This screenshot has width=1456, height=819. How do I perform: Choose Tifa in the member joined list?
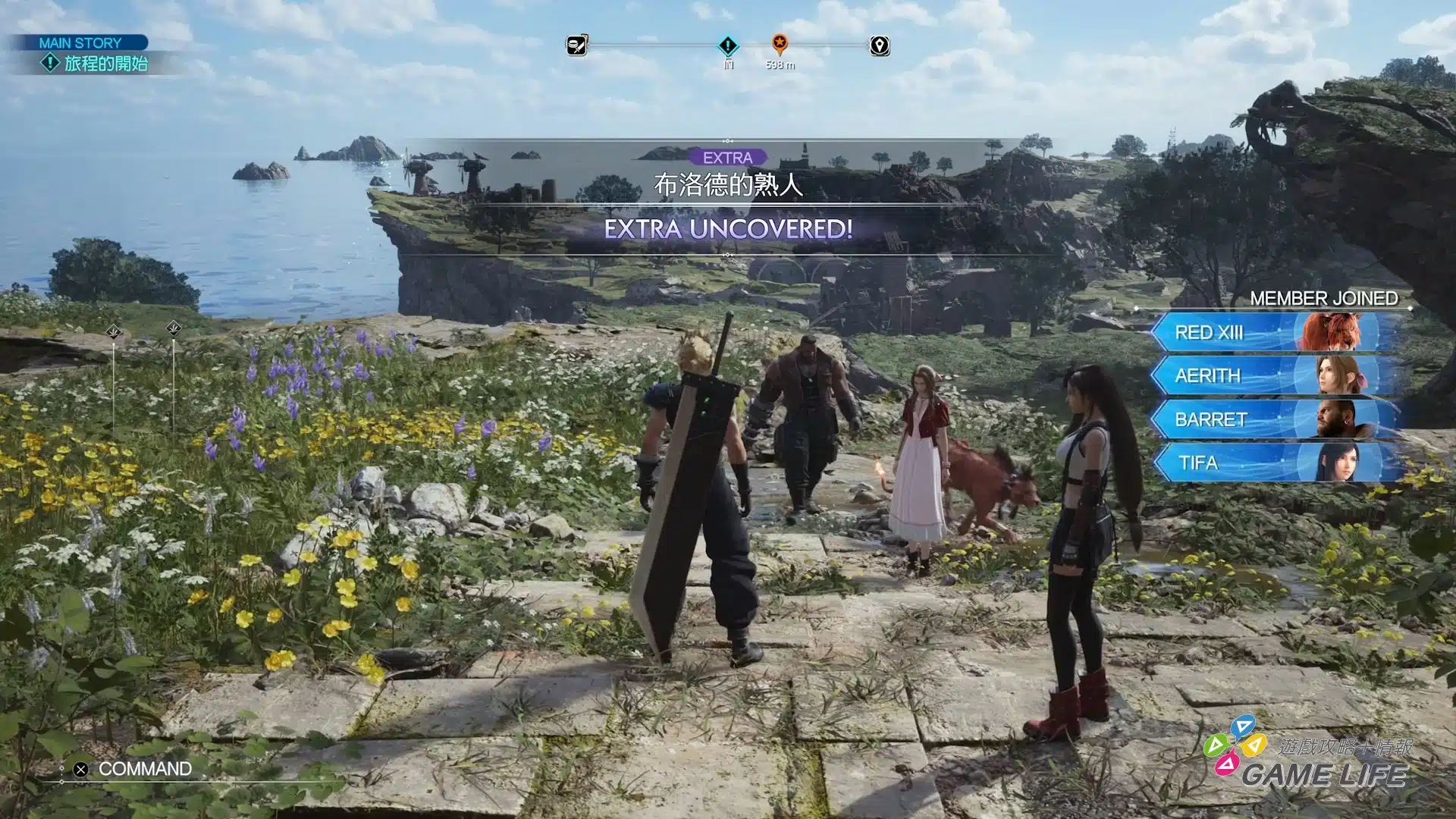click(1276, 463)
